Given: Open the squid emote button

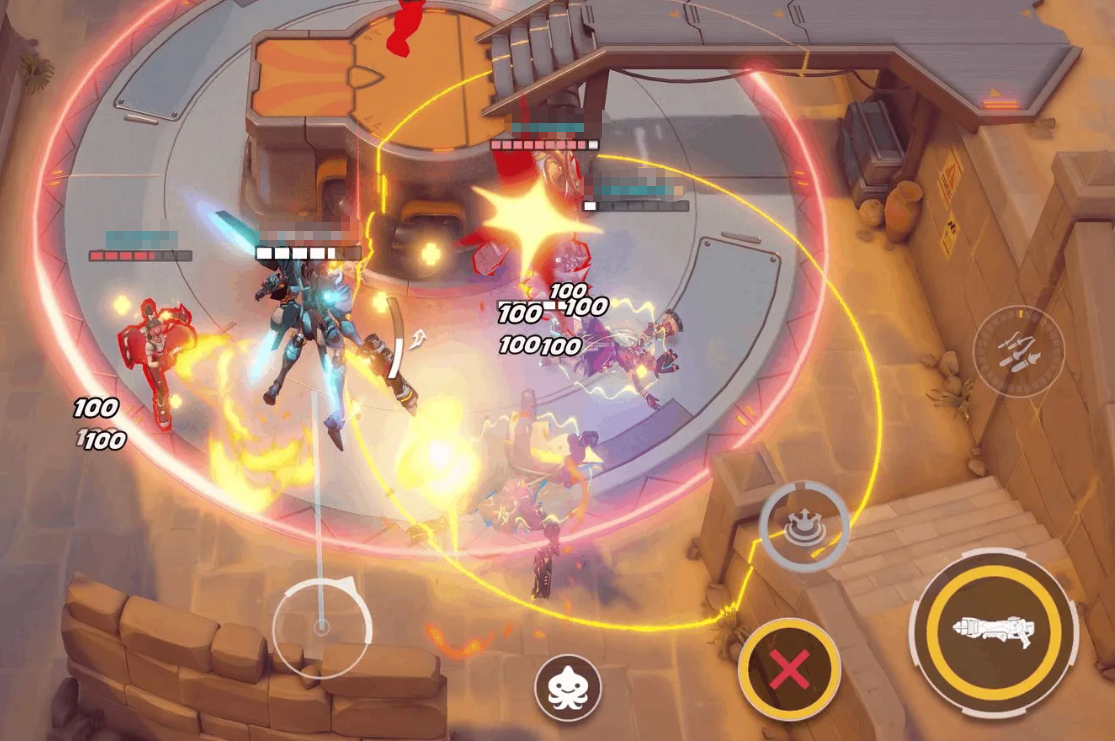Looking at the screenshot, I should click(x=568, y=688).
